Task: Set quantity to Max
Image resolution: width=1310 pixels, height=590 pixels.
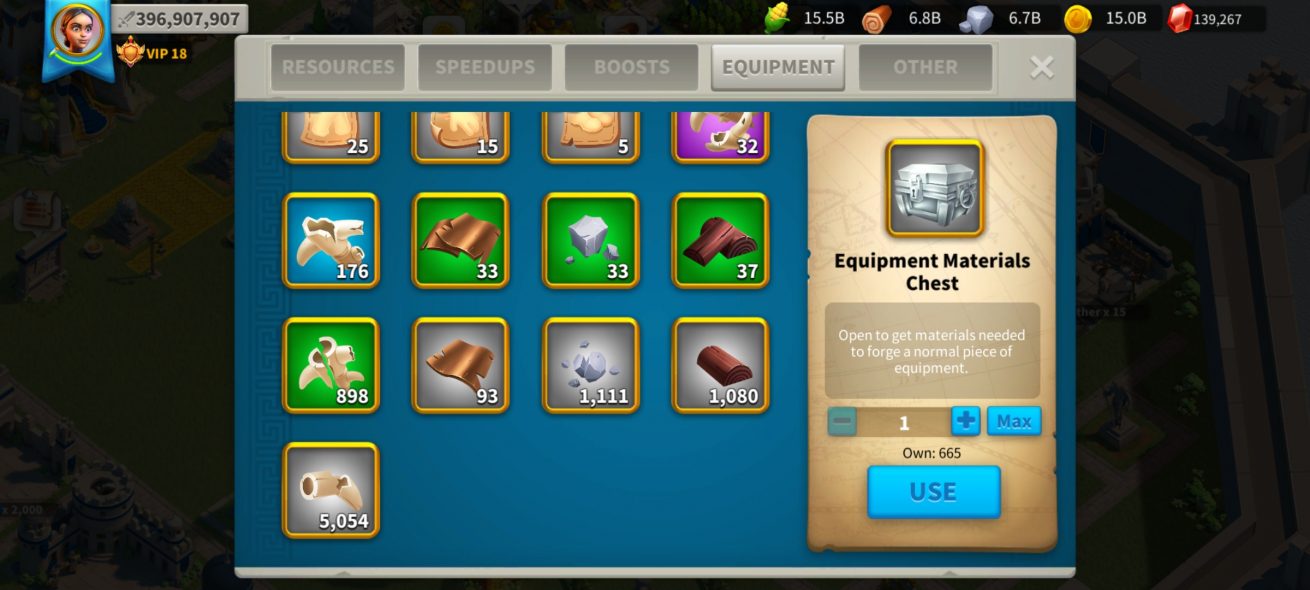Action: click(x=1013, y=421)
